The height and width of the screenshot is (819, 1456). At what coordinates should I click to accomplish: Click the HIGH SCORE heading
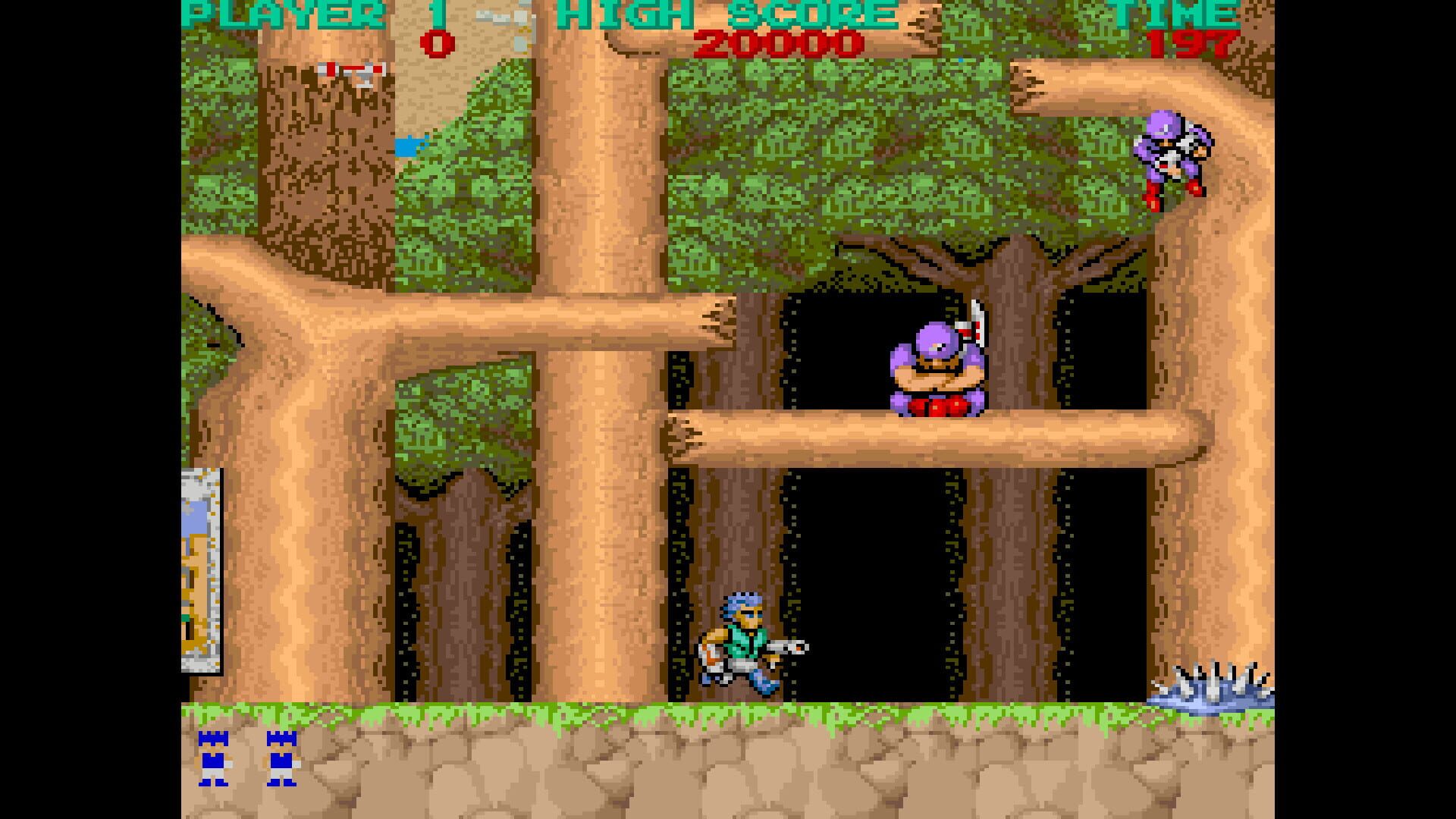coord(728,11)
